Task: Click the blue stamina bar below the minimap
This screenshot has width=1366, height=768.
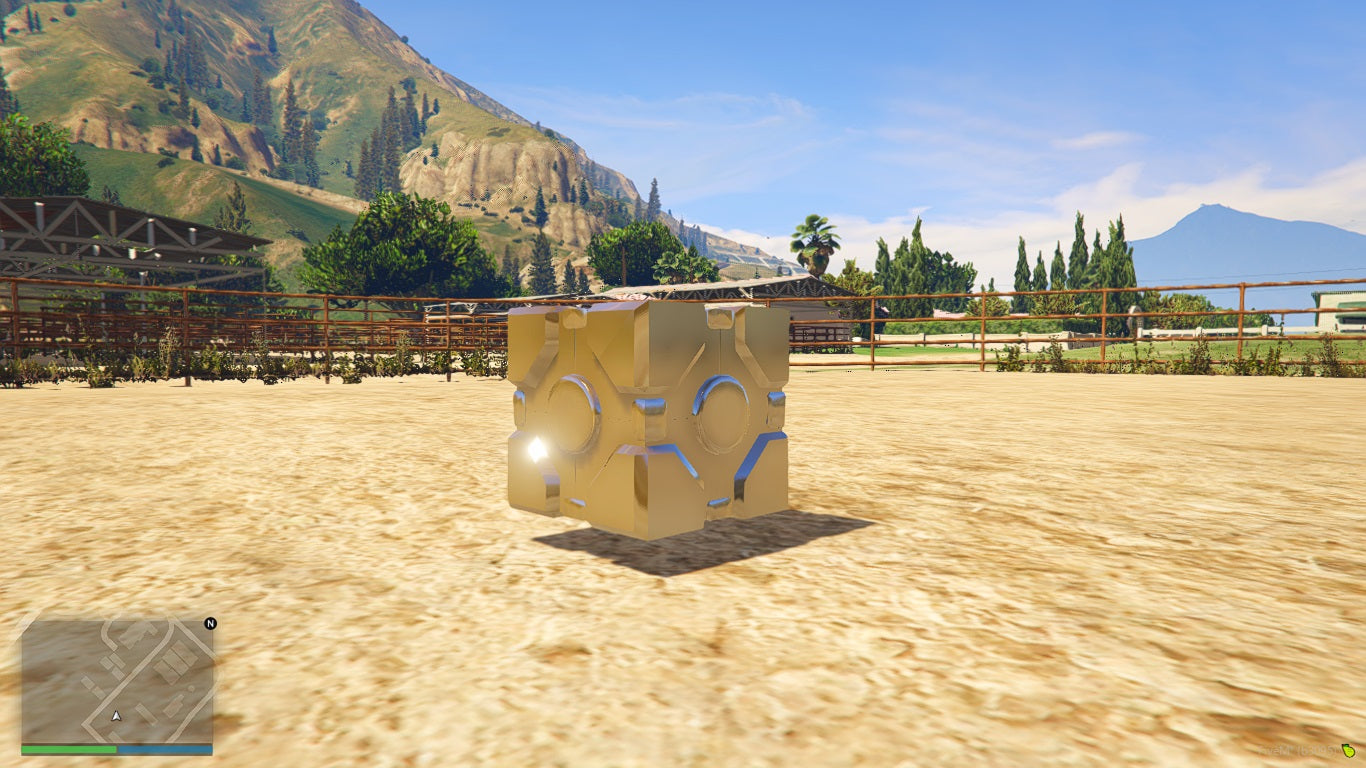Action: pos(165,748)
